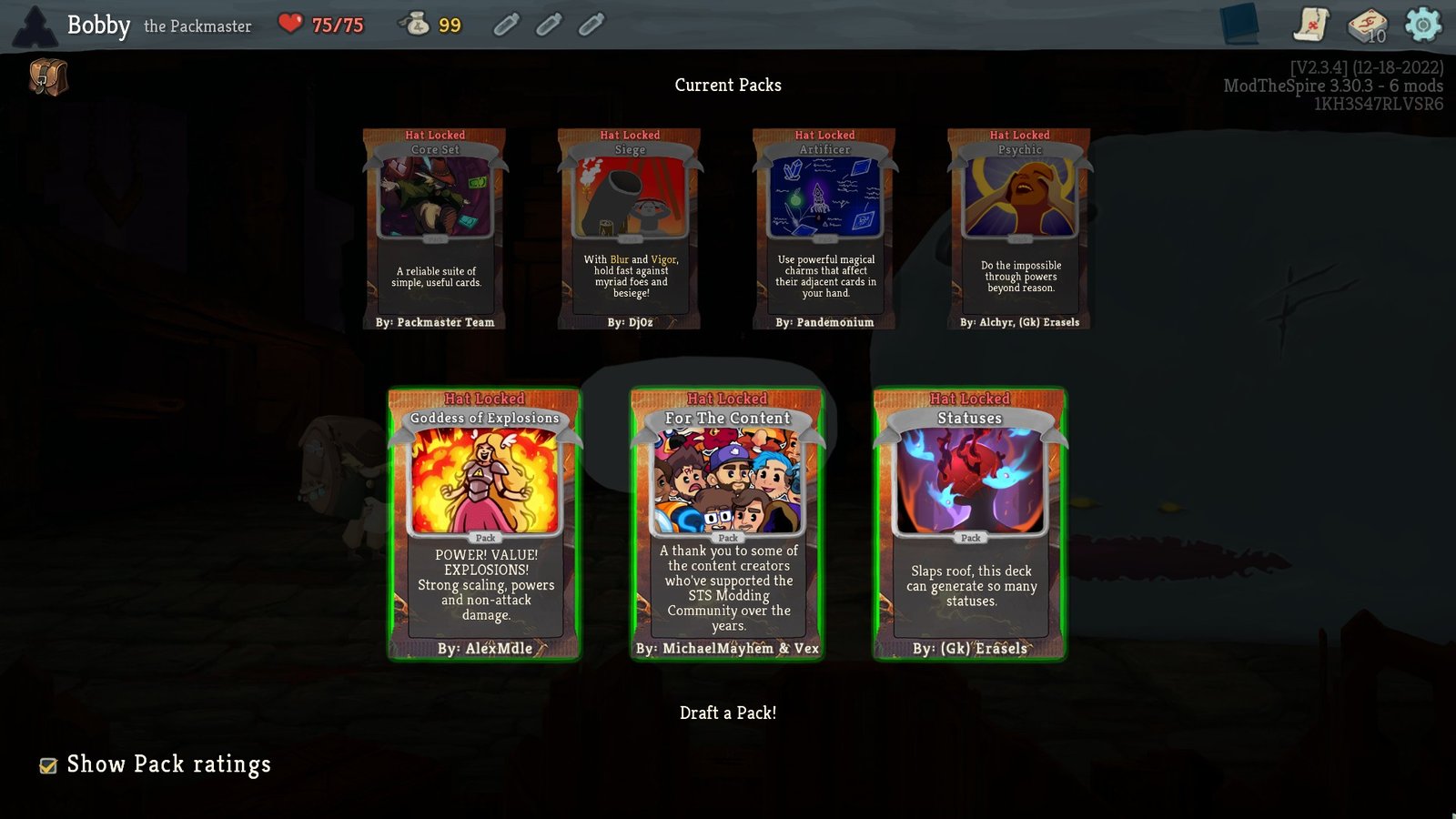This screenshot has height=819, width=1456.
Task: Select the first empty potion slot
Action: pyautogui.click(x=506, y=25)
